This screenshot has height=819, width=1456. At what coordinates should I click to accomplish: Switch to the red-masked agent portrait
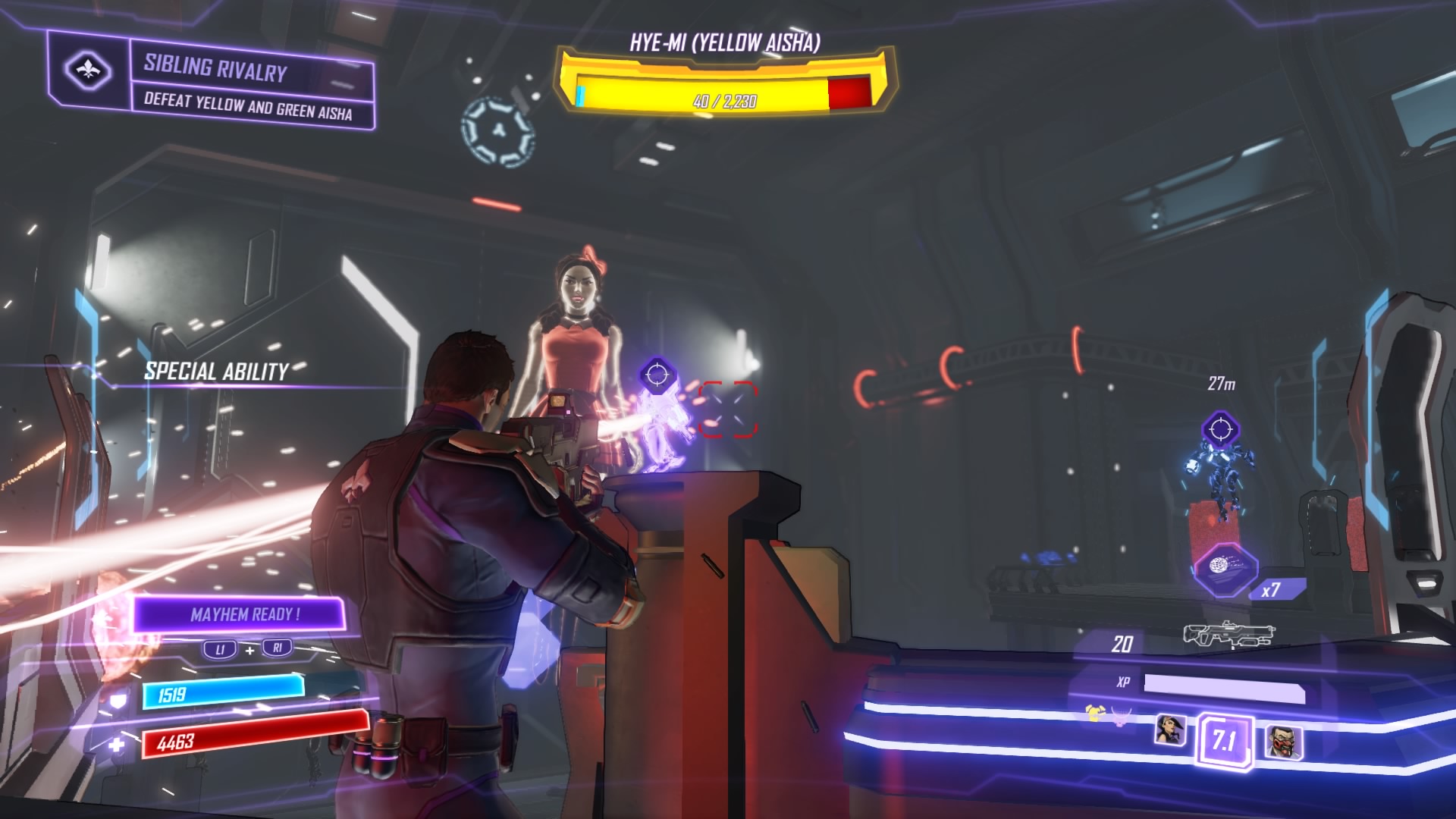click(1283, 742)
